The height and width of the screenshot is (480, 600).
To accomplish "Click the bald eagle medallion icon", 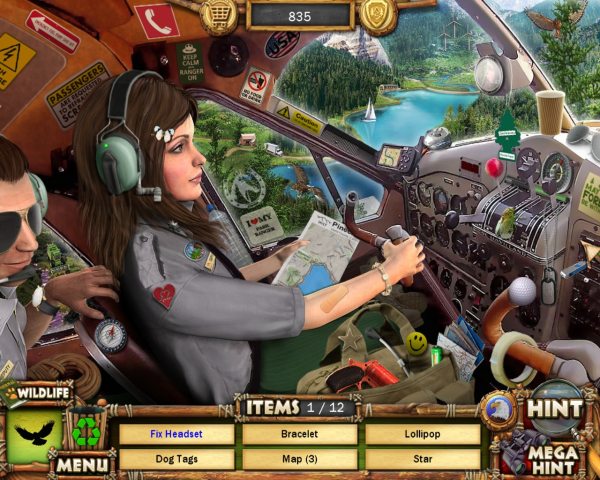I will tap(498, 411).
